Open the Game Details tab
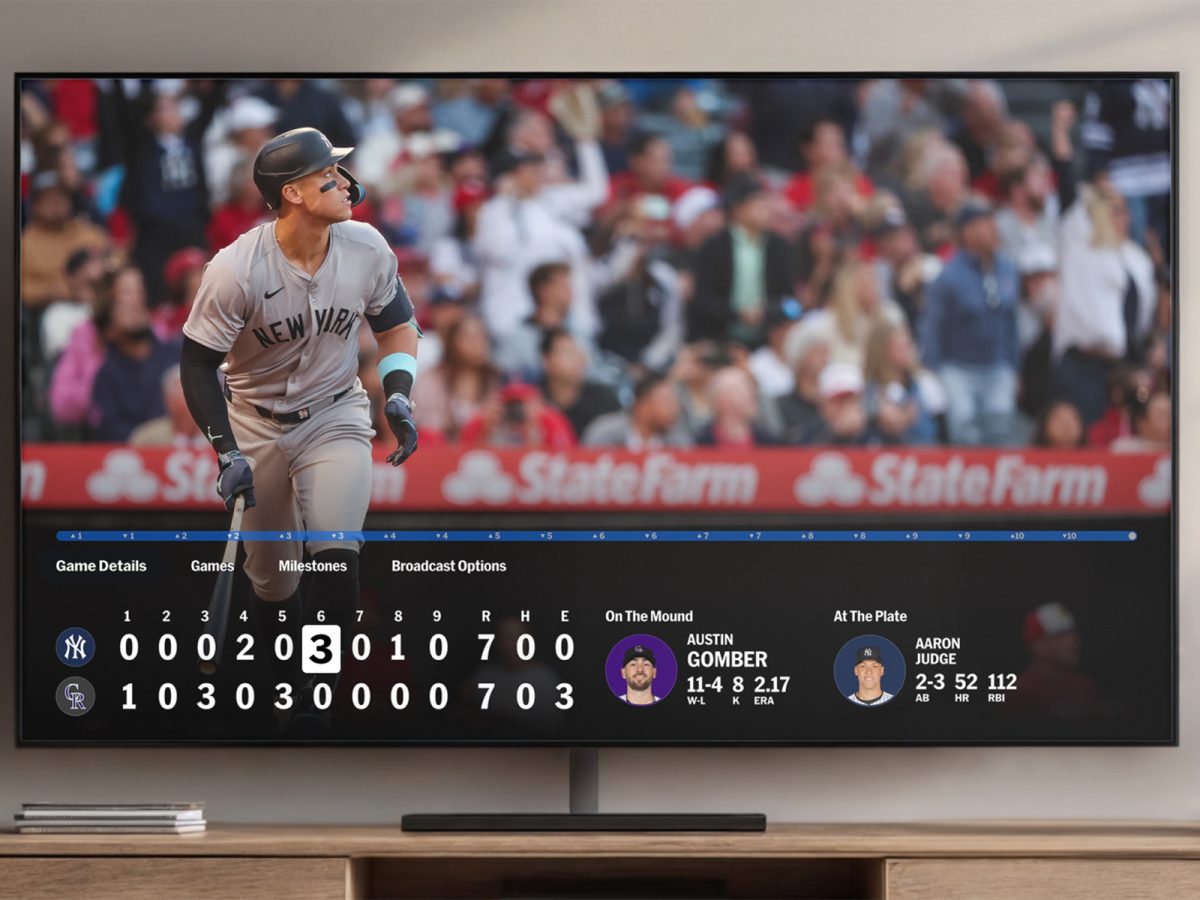This screenshot has height=900, width=1200. tap(101, 566)
